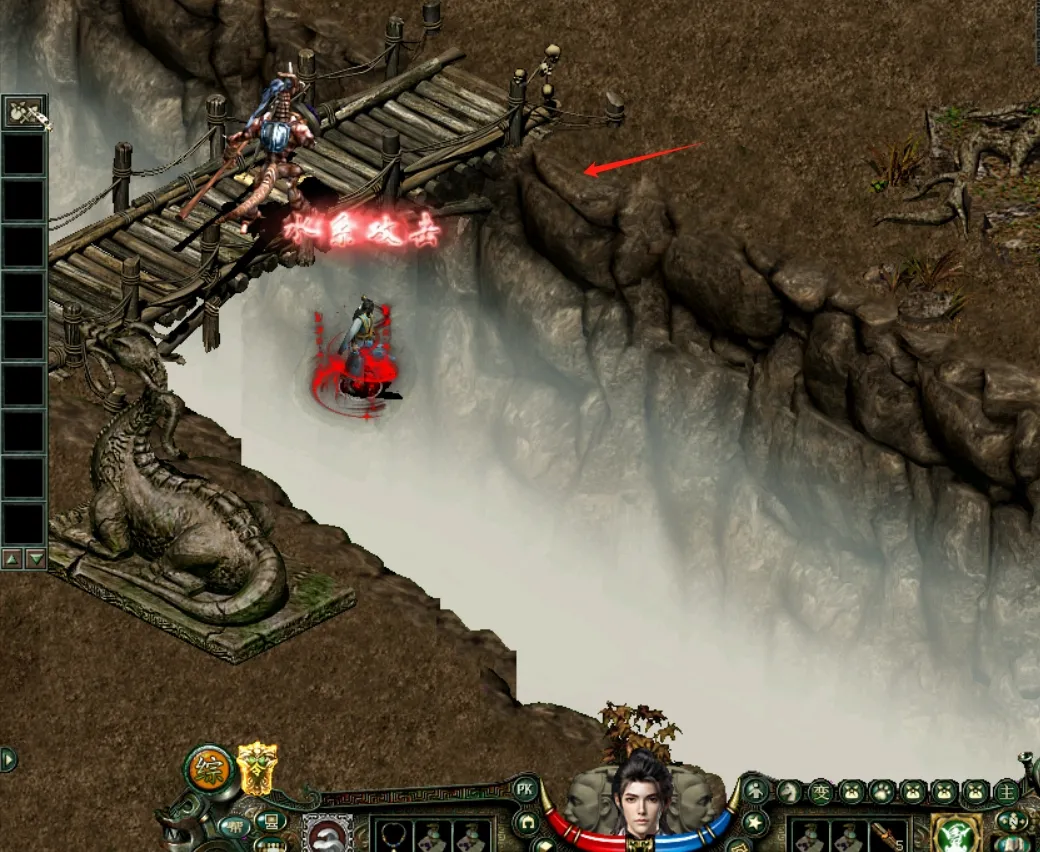Click the star icon button
The width and height of the screenshot is (1040, 852).
pyautogui.click(x=756, y=824)
